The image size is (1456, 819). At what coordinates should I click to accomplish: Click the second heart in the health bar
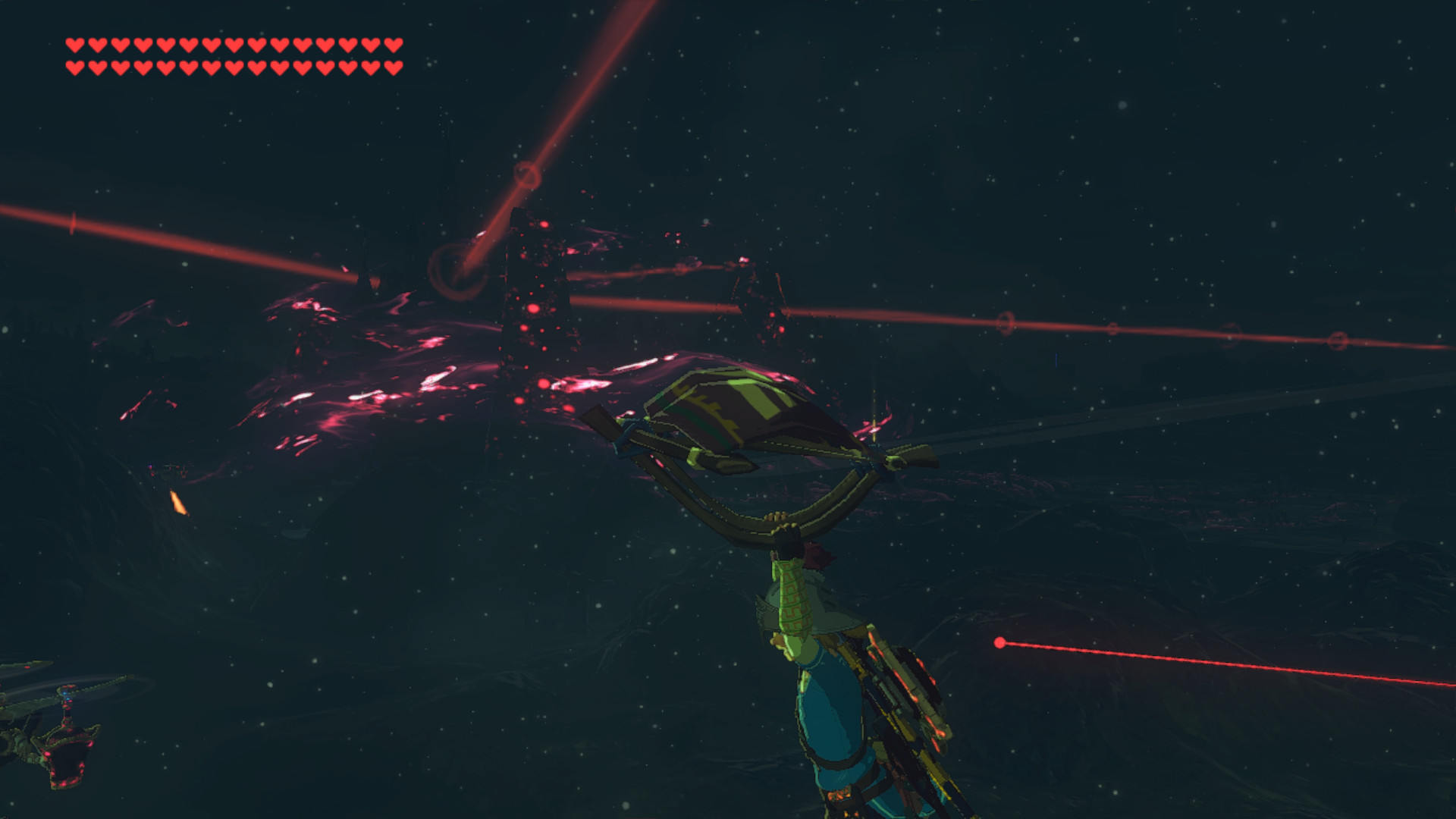coord(99,45)
